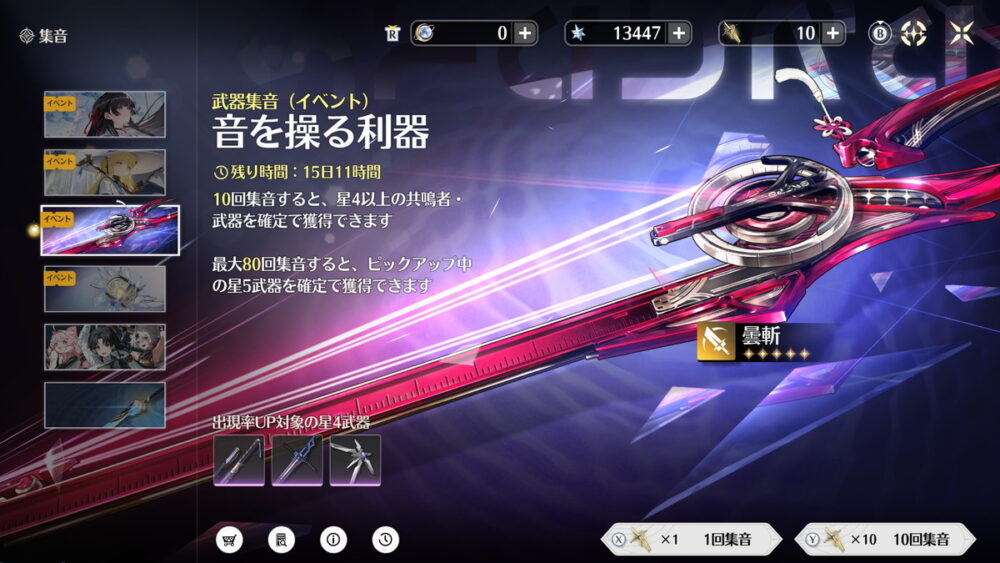1000x563 pixels.
Task: View convene history via the clock icon
Action: (x=386, y=540)
